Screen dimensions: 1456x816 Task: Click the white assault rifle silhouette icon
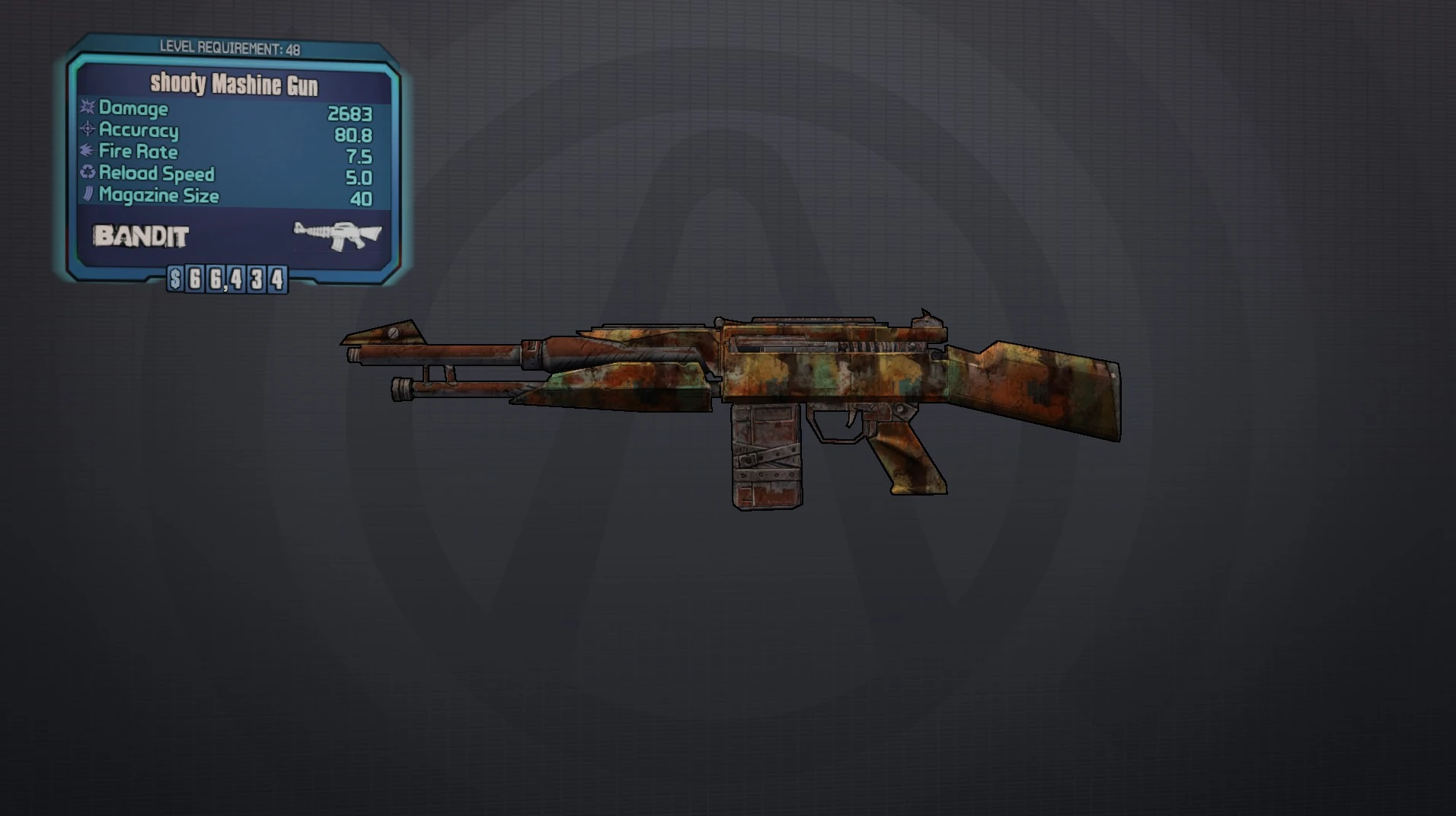(338, 235)
